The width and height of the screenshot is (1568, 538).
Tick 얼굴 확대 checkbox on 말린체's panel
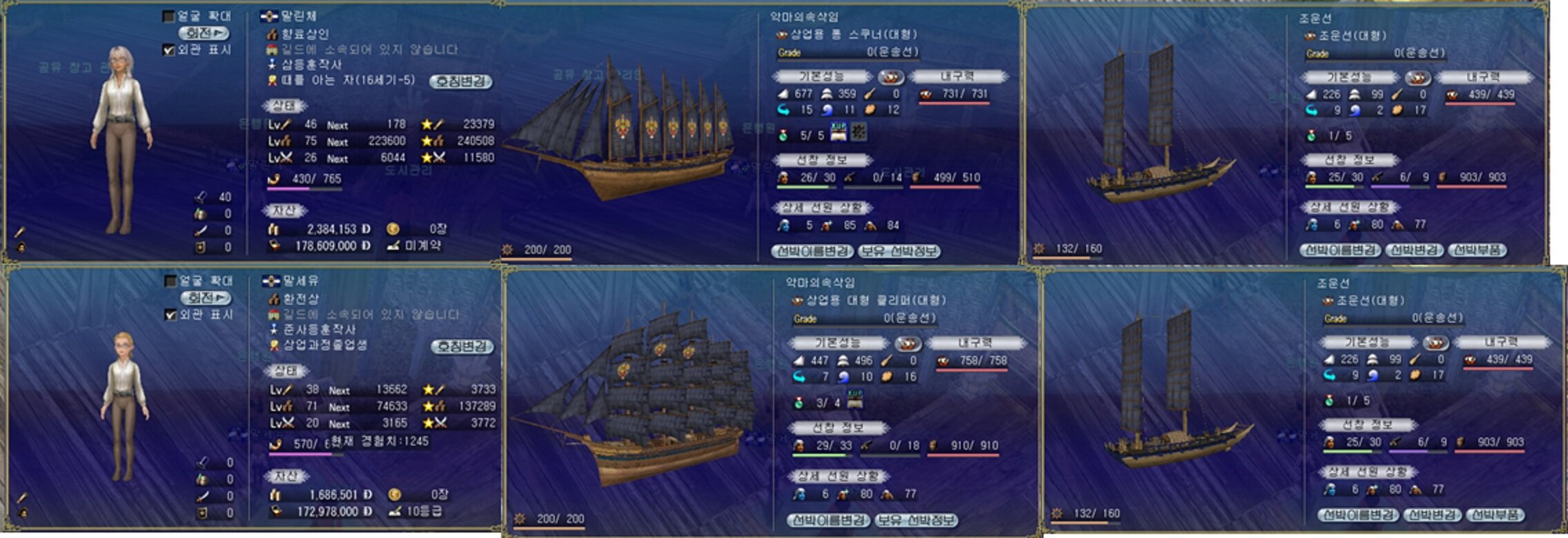(168, 16)
